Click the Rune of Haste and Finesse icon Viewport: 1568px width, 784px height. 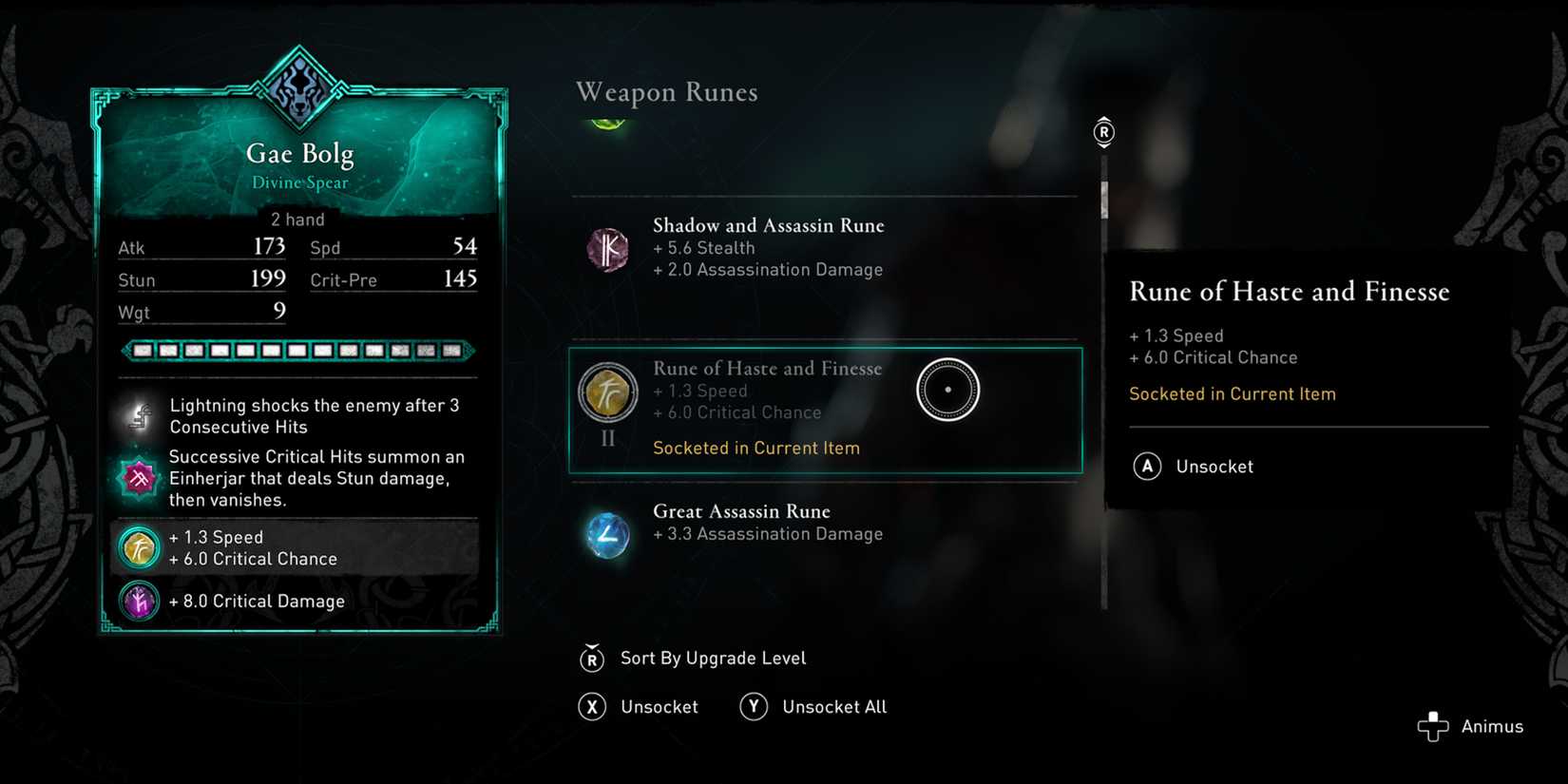point(607,392)
